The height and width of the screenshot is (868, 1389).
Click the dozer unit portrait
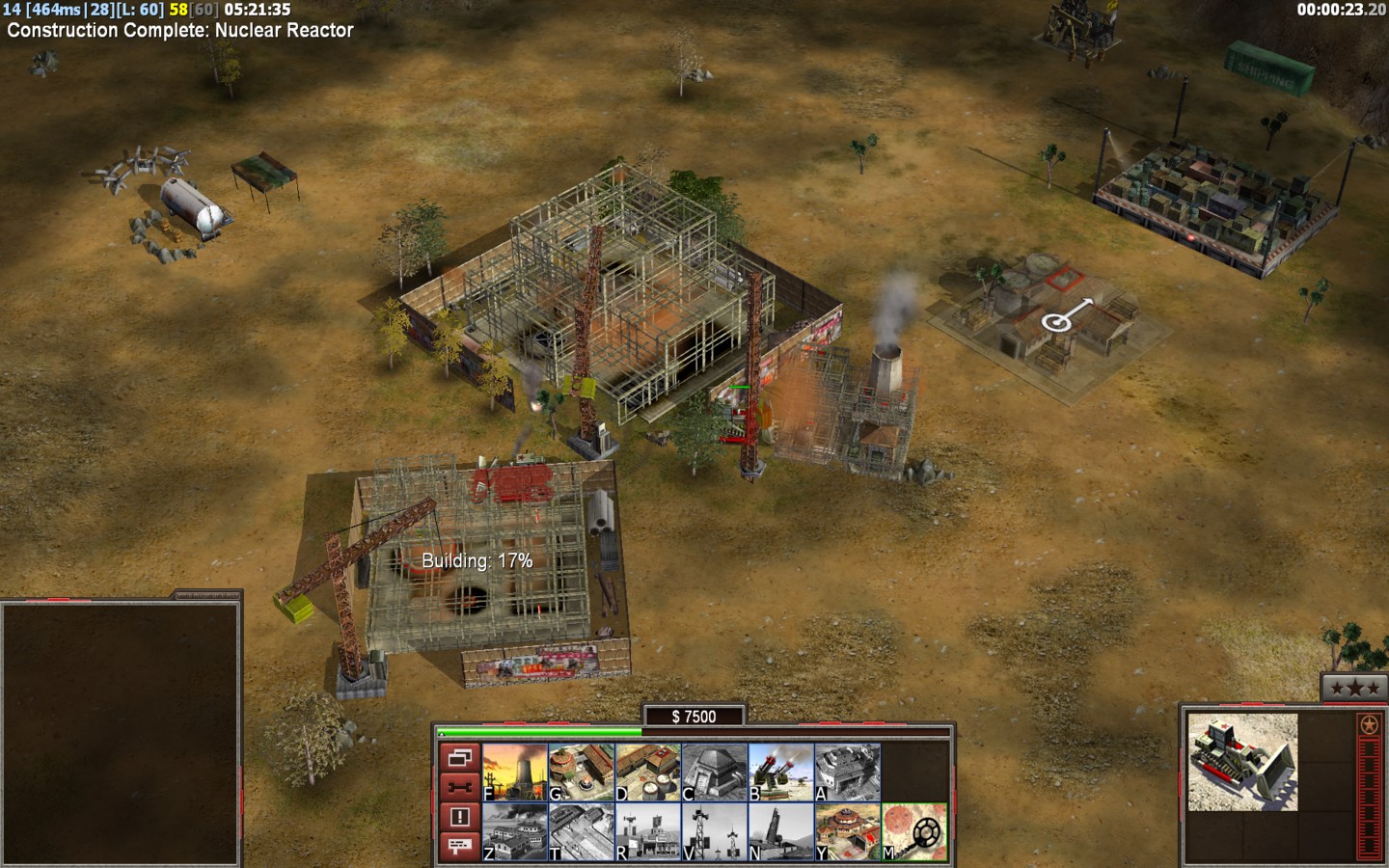(x=1242, y=762)
